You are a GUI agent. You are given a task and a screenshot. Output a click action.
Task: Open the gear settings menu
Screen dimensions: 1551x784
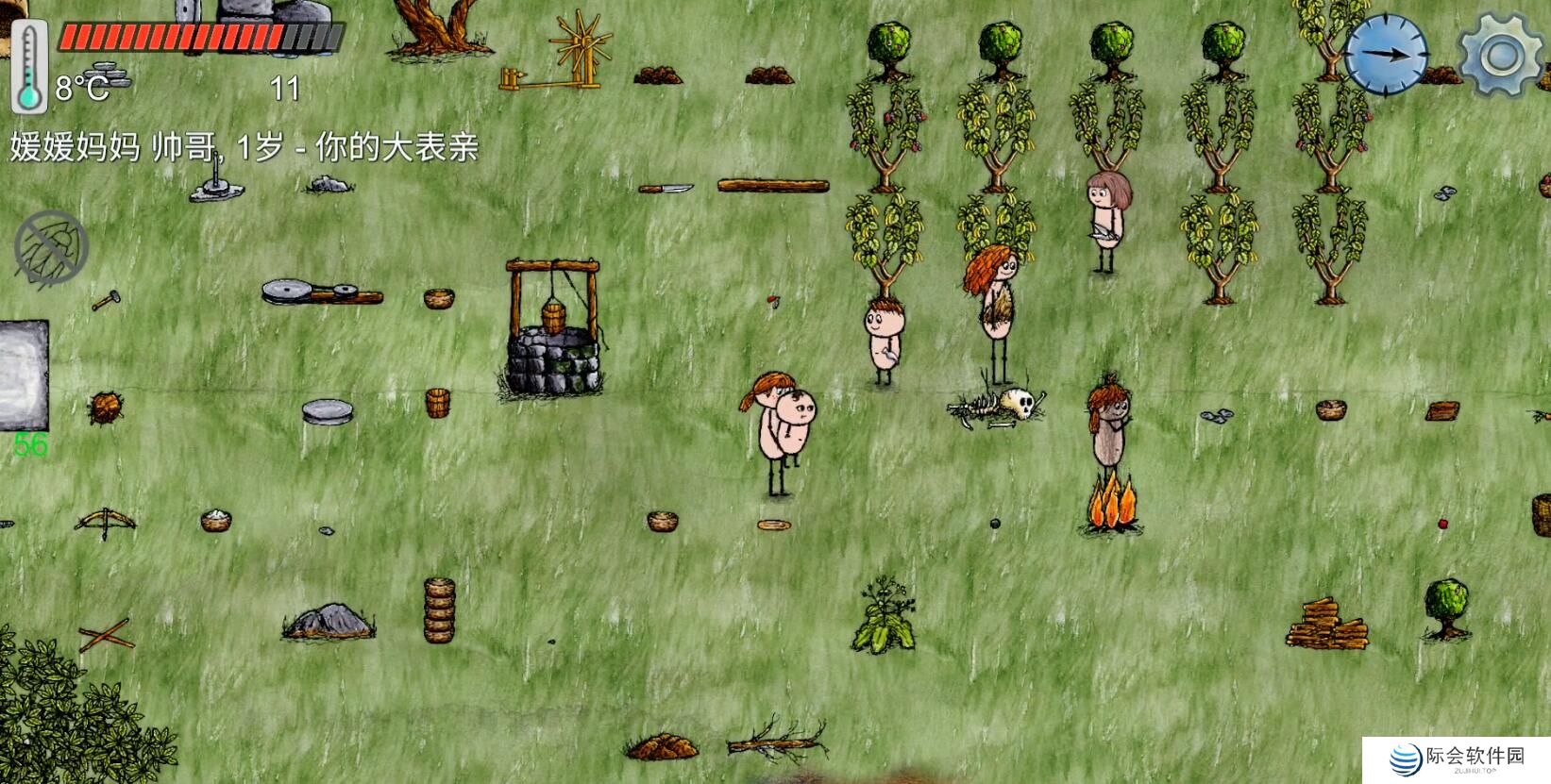pyautogui.click(x=1500, y=55)
